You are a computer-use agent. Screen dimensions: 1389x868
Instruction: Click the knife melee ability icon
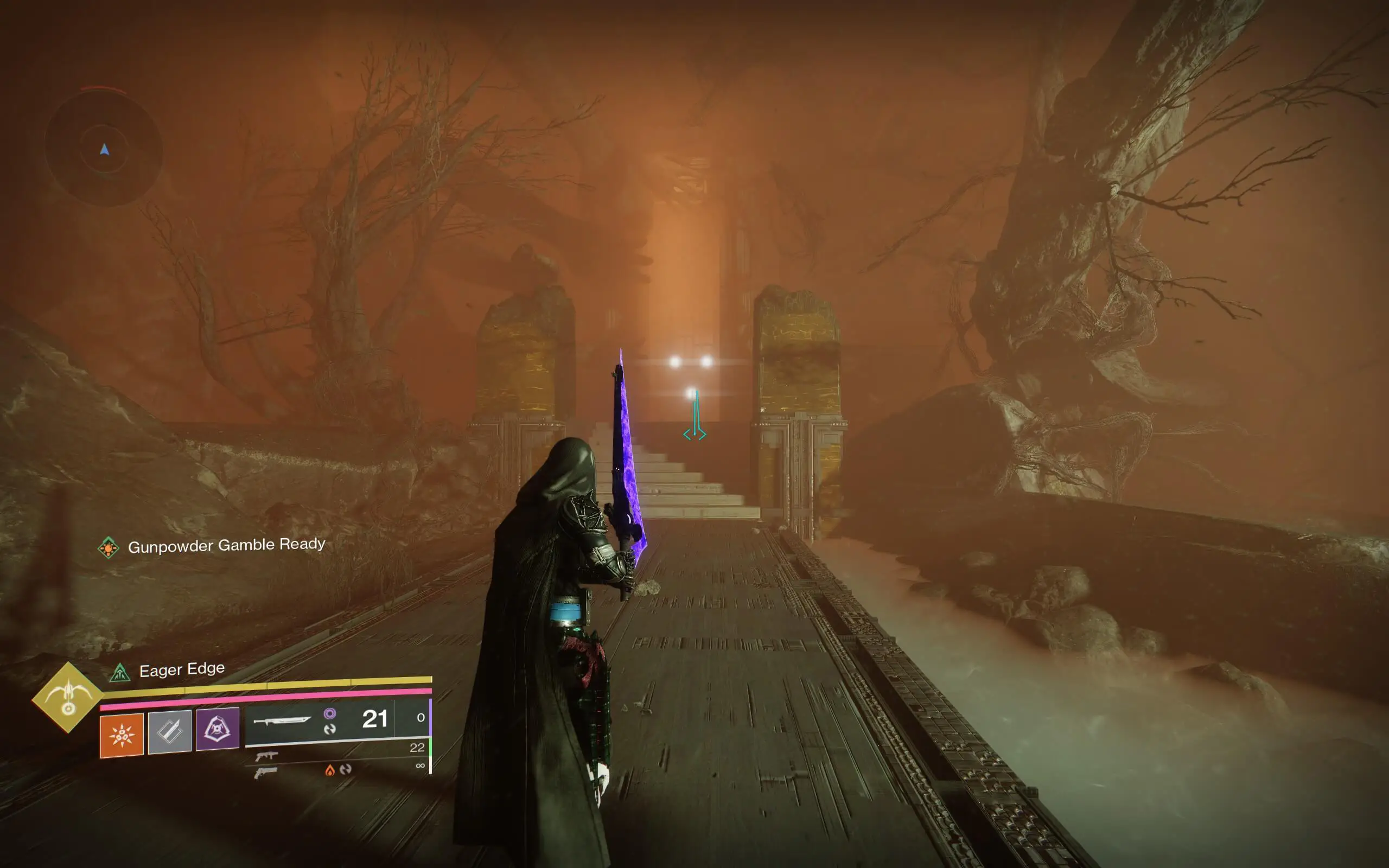(169, 732)
